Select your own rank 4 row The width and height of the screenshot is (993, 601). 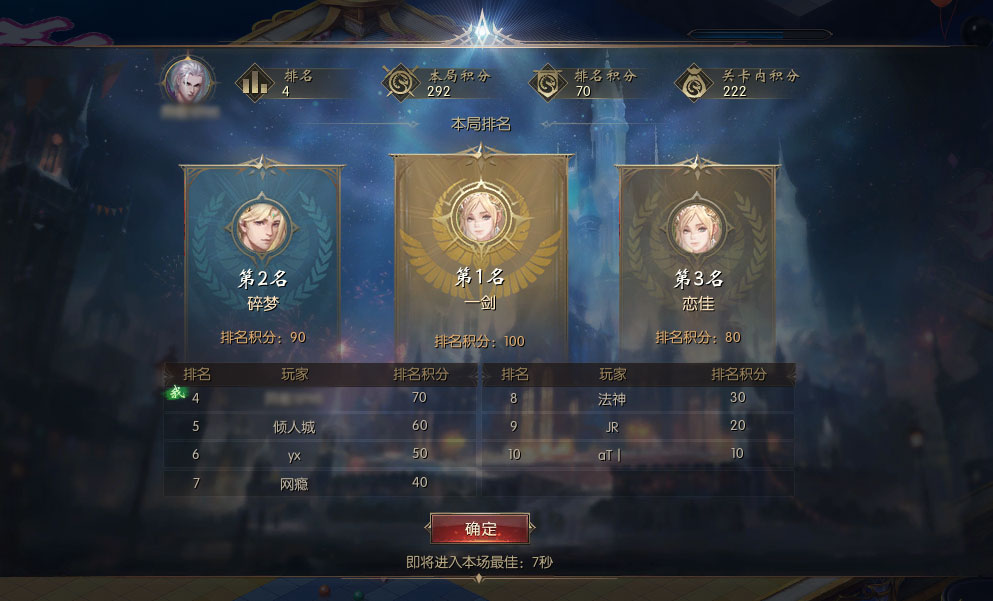pyautogui.click(x=319, y=398)
